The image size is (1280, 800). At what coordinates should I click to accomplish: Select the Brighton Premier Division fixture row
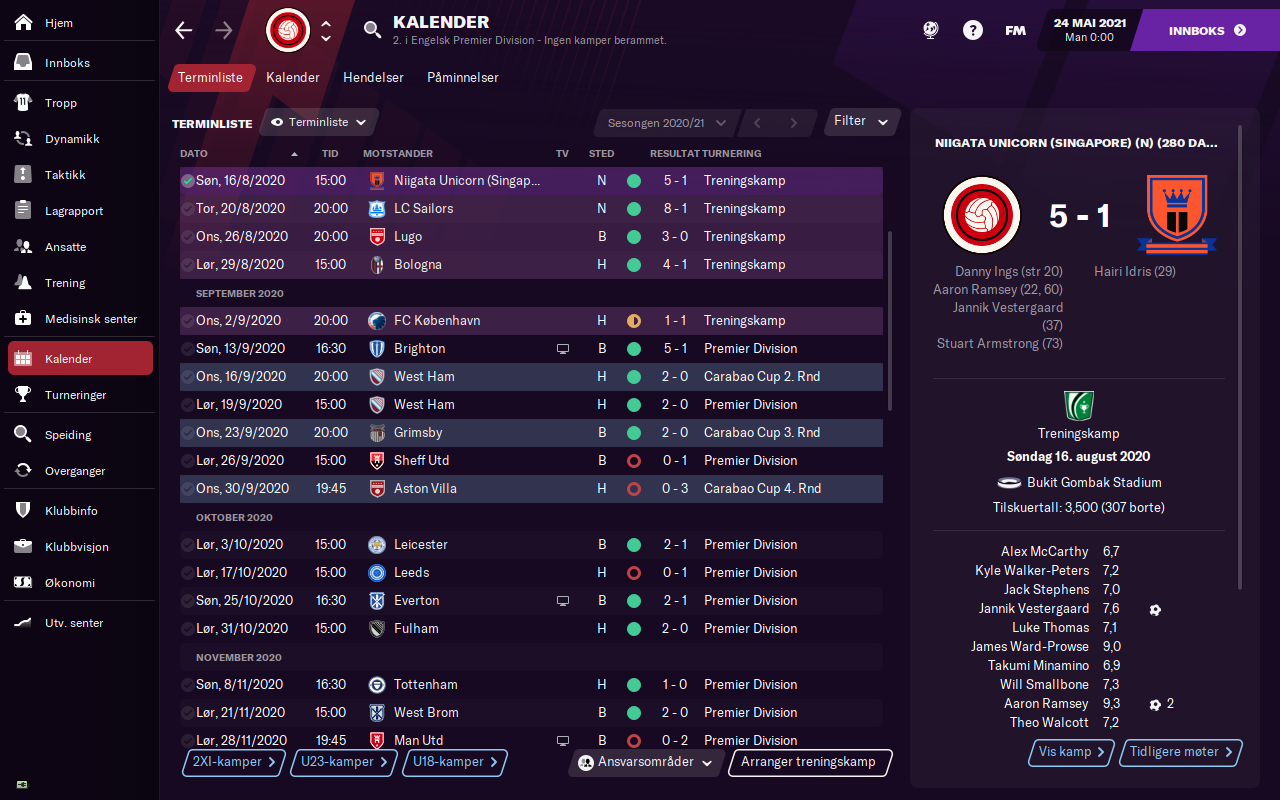click(x=530, y=349)
